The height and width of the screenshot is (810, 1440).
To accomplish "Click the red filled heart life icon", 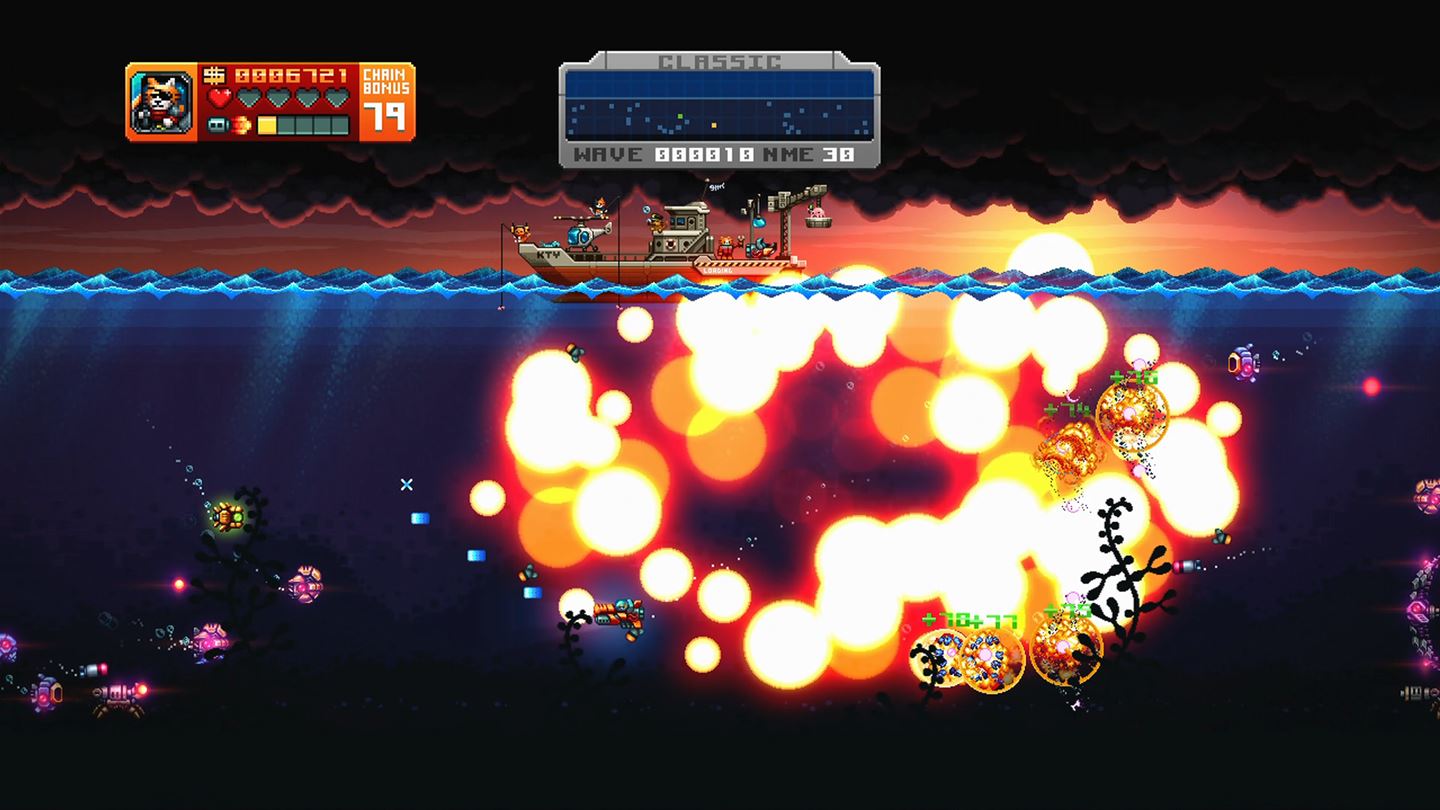I will point(219,96).
